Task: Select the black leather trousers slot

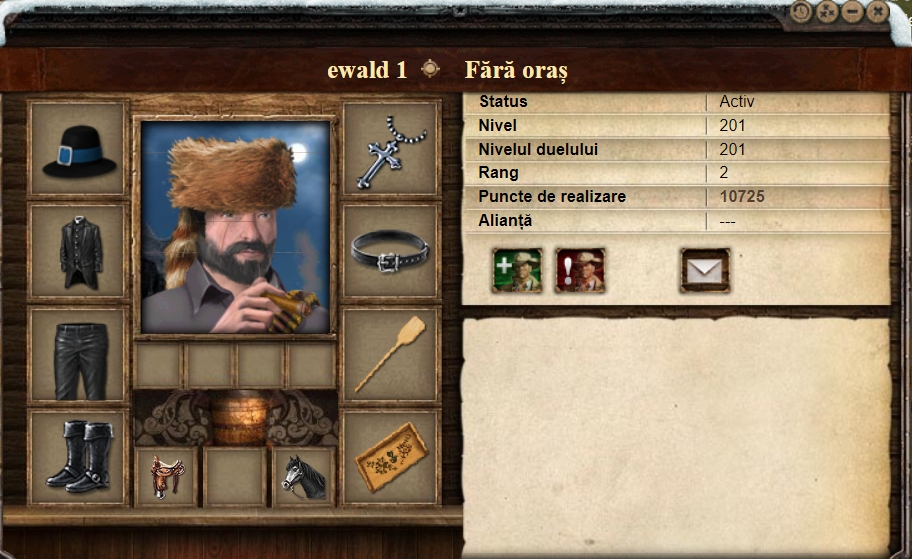Action: (79, 355)
